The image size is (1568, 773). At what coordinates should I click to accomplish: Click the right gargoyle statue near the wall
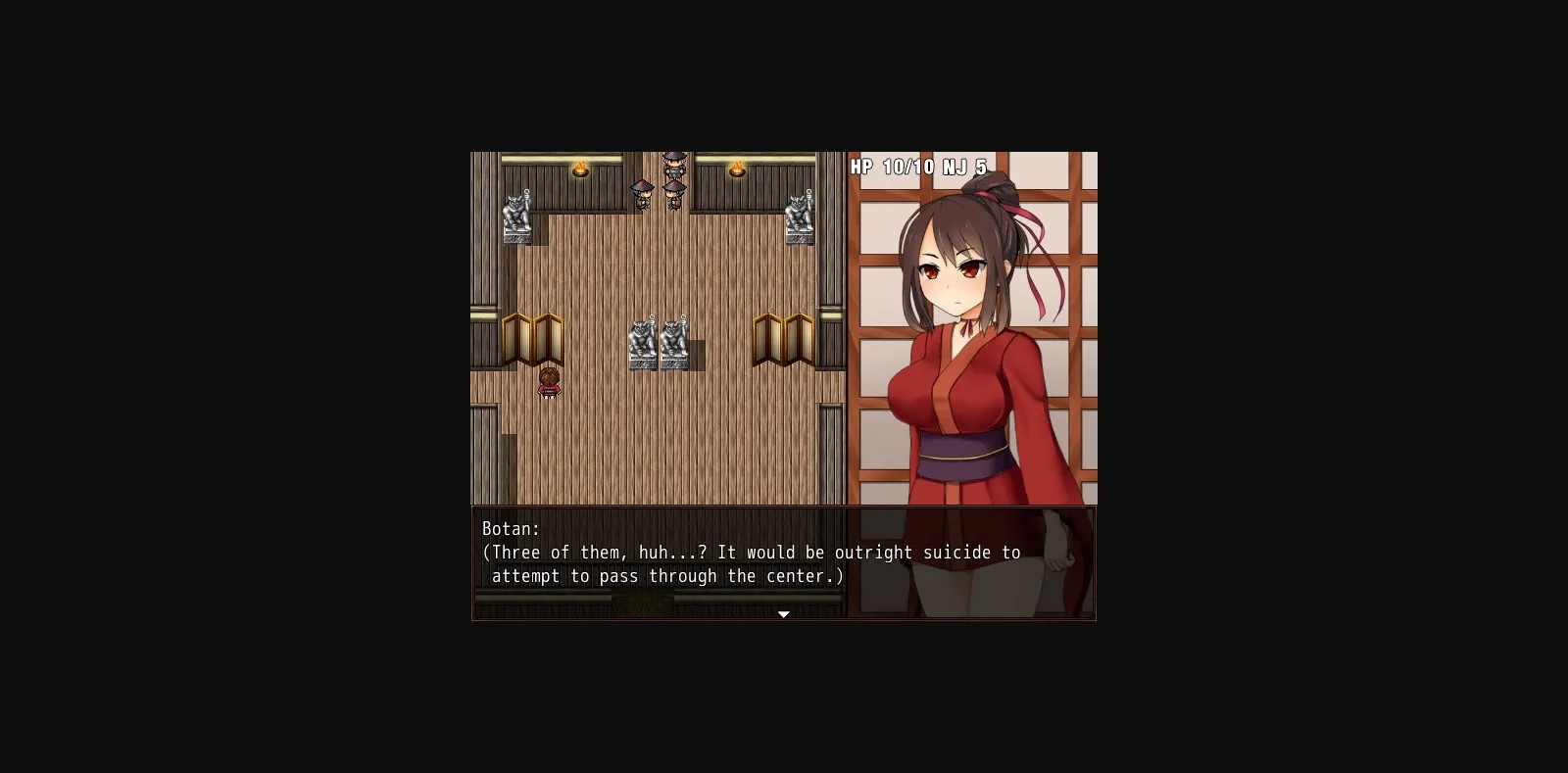801,214
